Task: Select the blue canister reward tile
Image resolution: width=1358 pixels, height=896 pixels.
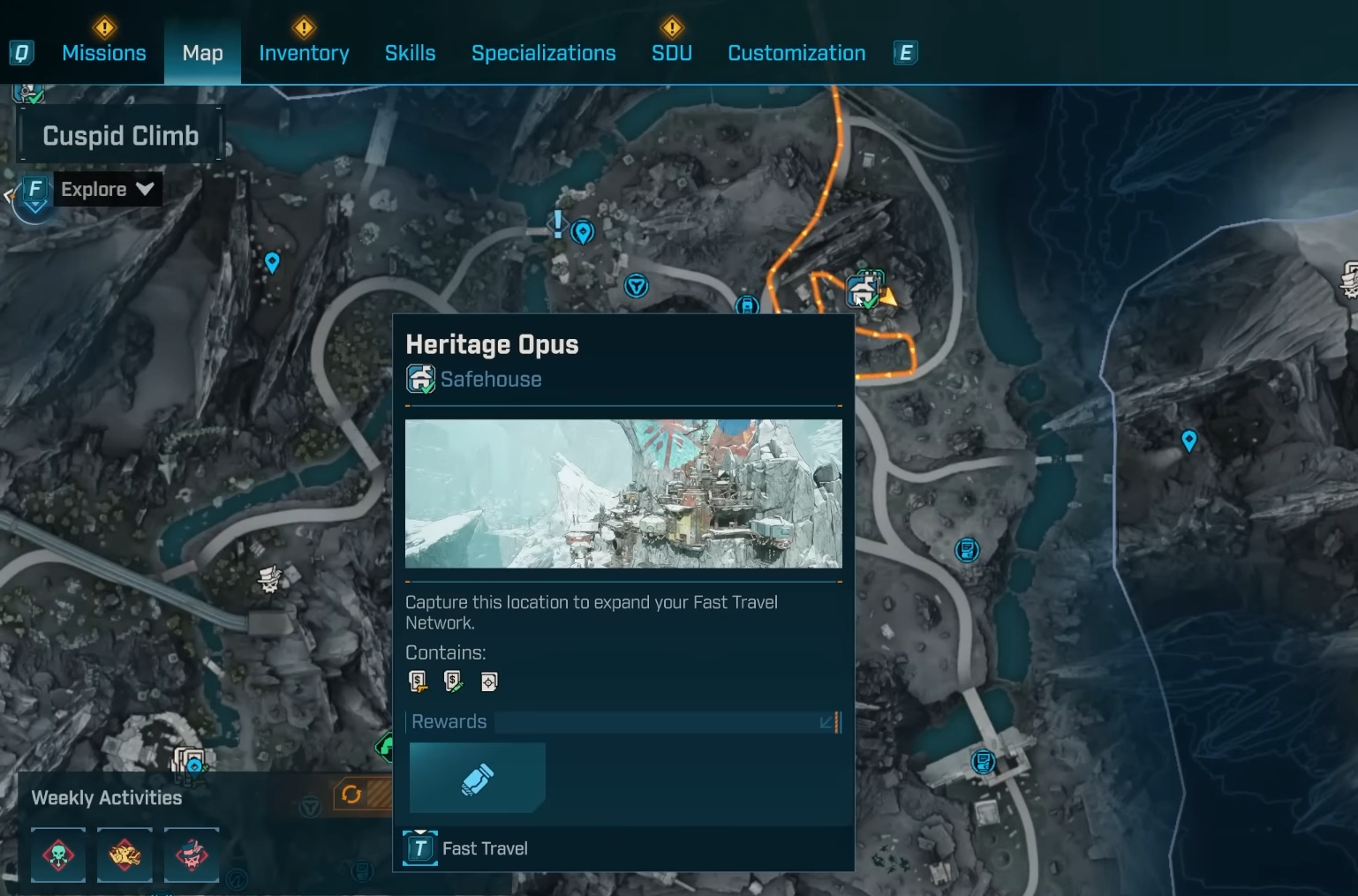Action: coord(477,778)
